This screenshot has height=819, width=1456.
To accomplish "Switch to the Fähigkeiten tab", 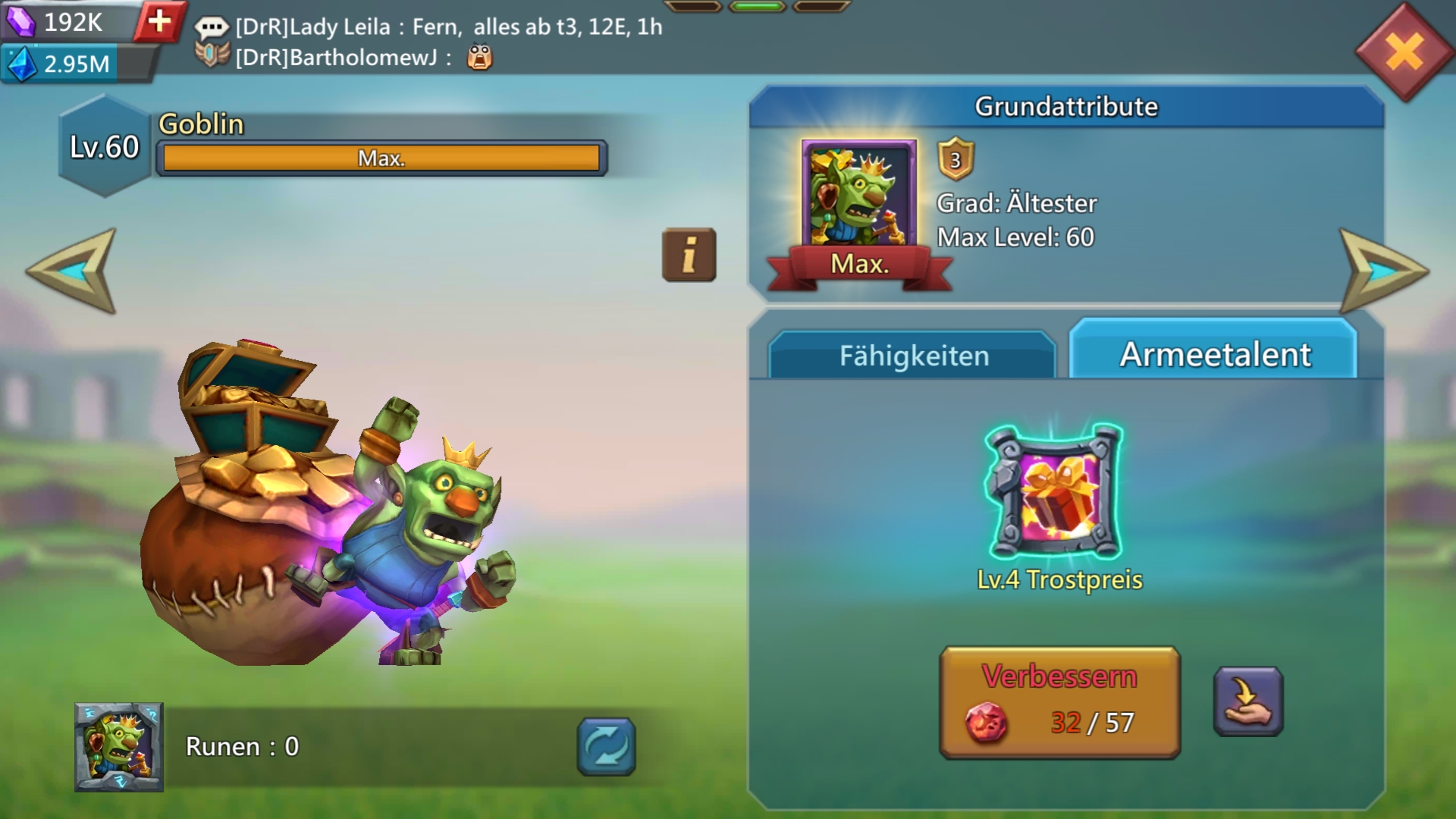I will pos(913,355).
